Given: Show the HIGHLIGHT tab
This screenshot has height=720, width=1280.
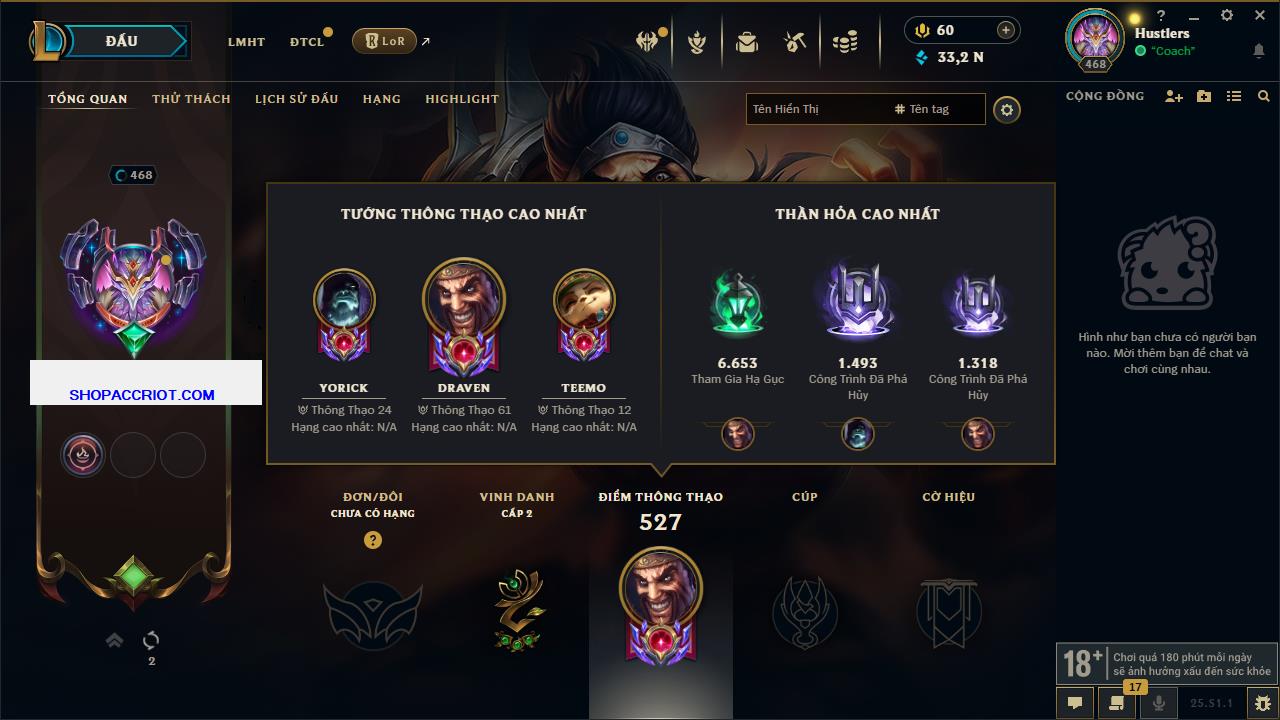Looking at the screenshot, I should coord(461,99).
